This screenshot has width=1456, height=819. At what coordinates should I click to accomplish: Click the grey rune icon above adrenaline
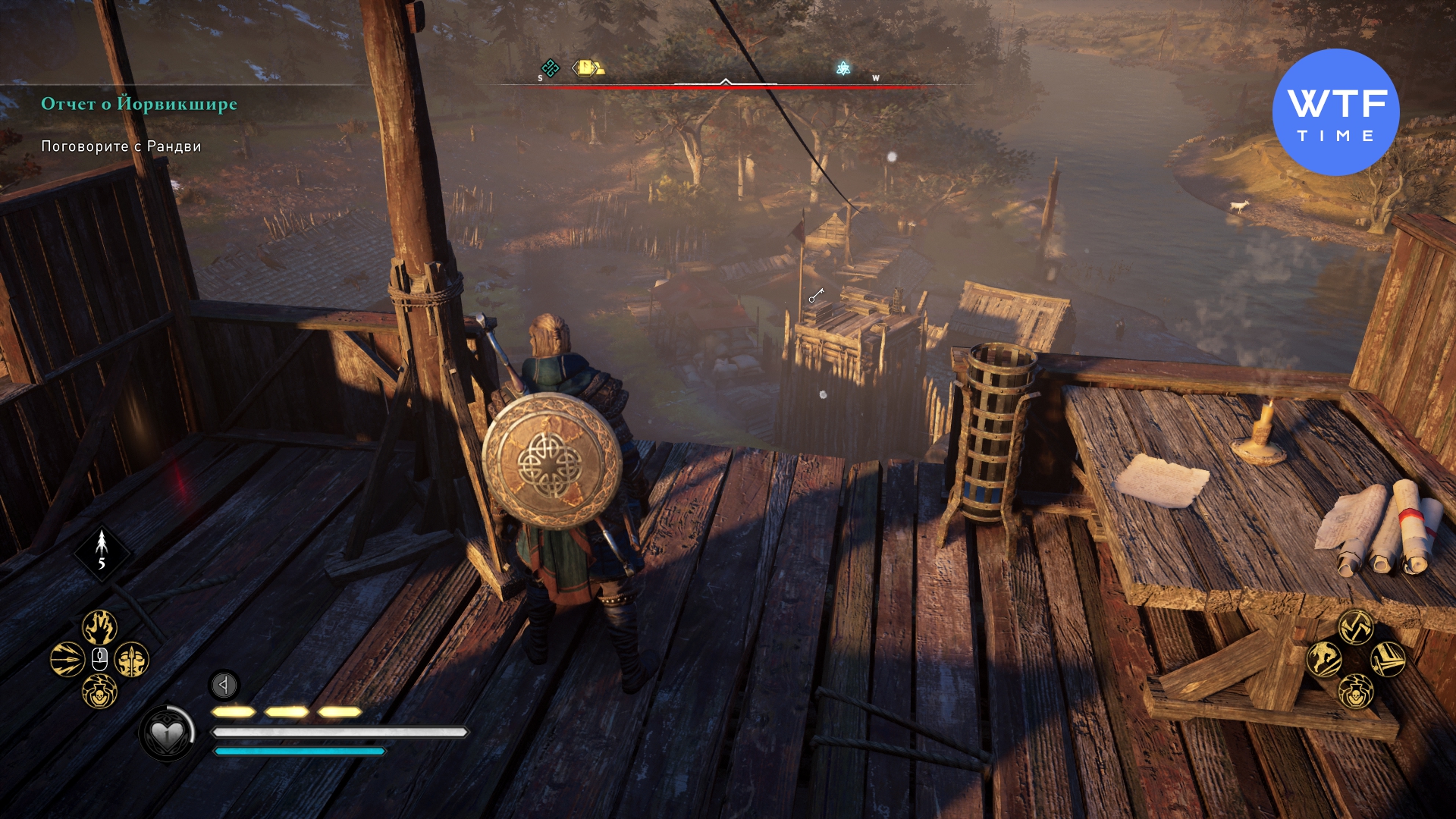(224, 686)
